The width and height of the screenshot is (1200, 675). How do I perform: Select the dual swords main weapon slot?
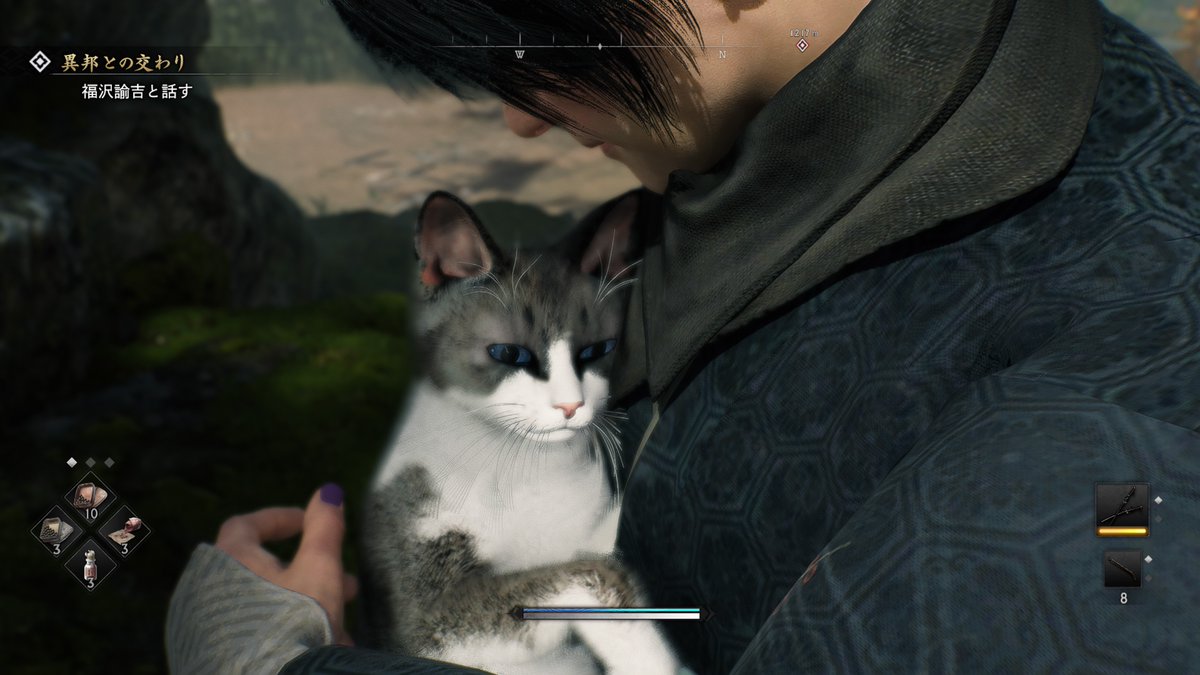[x=1121, y=505]
